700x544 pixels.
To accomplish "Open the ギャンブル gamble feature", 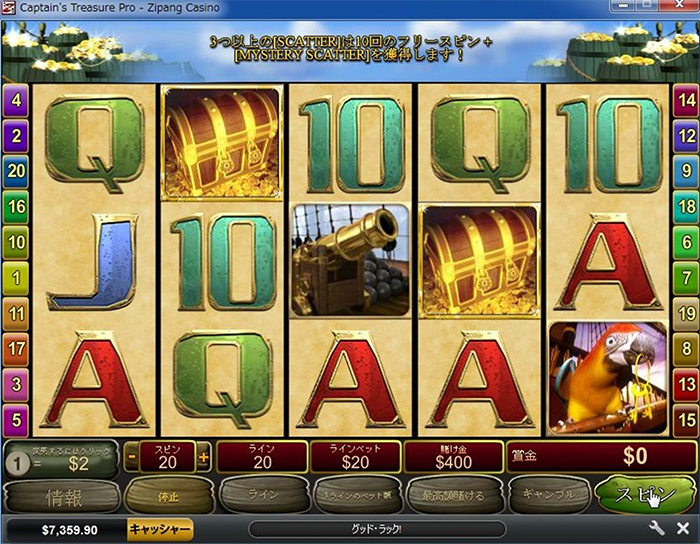I will 546,494.
